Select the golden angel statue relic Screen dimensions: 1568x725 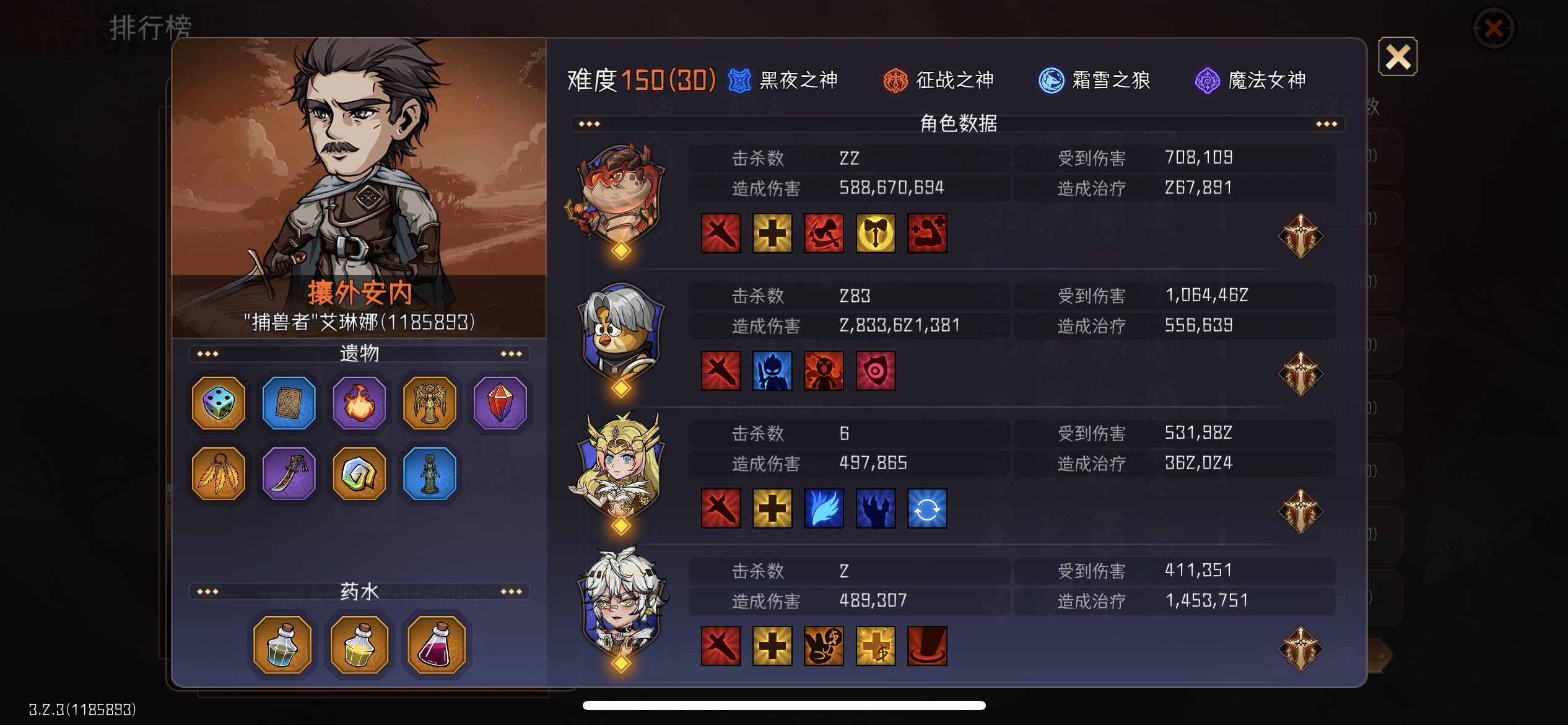point(430,403)
